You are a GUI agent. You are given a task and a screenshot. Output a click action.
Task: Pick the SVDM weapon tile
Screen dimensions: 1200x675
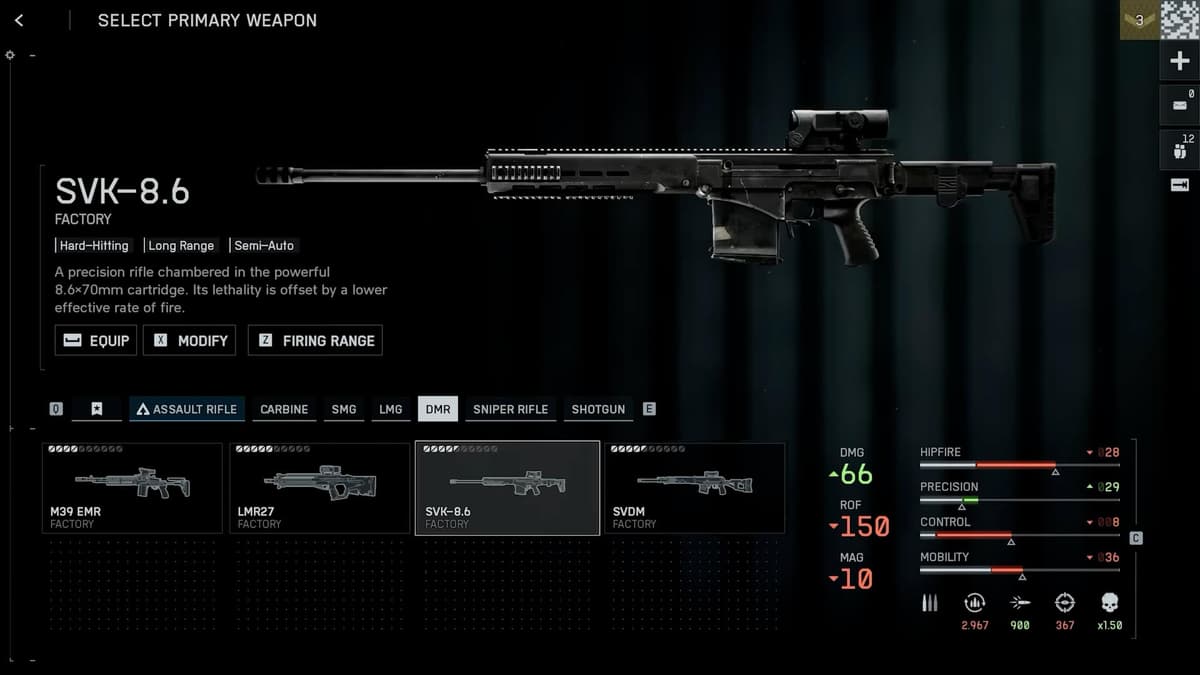694,489
